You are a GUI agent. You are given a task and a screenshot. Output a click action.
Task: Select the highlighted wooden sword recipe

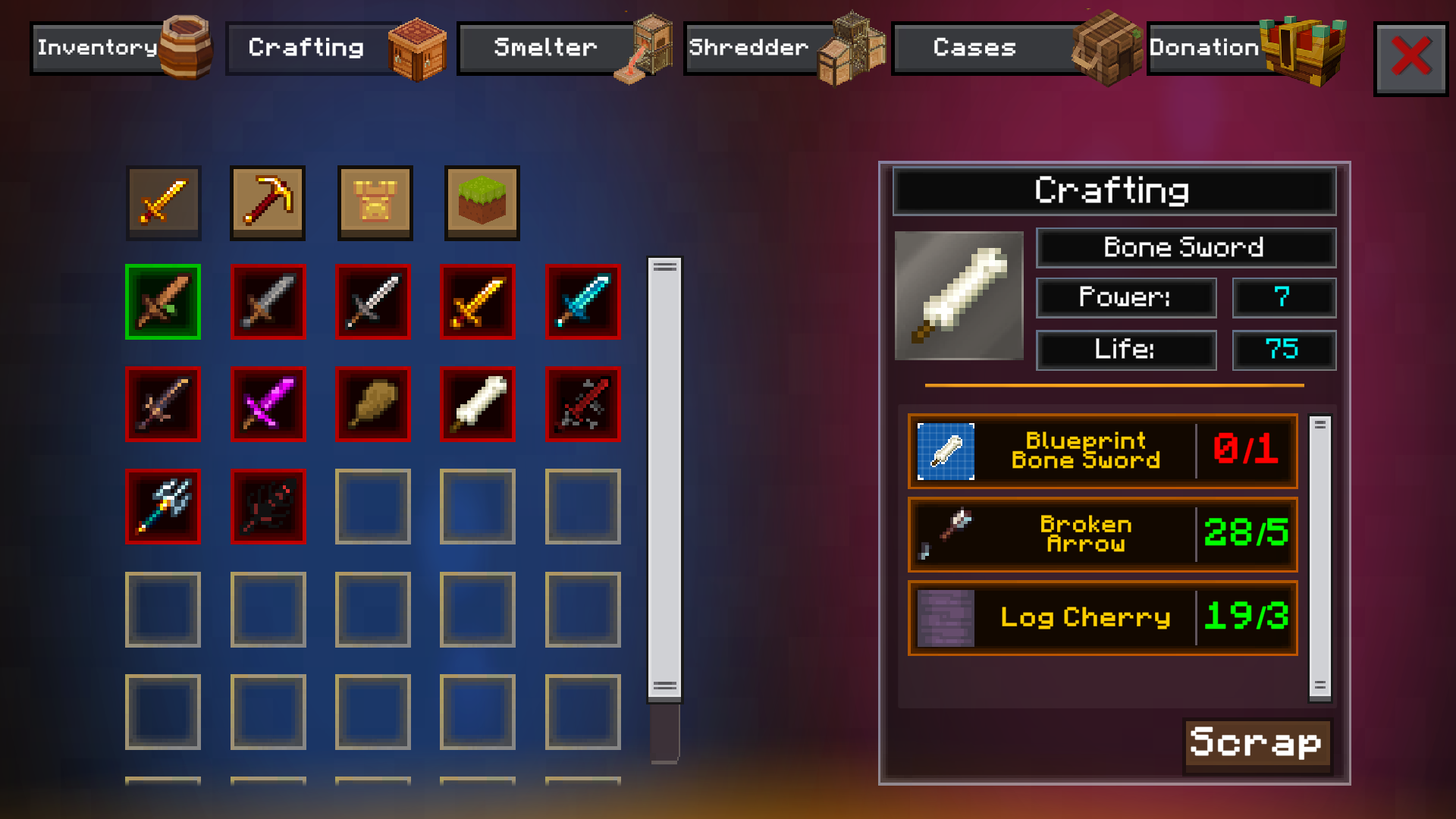click(x=163, y=302)
